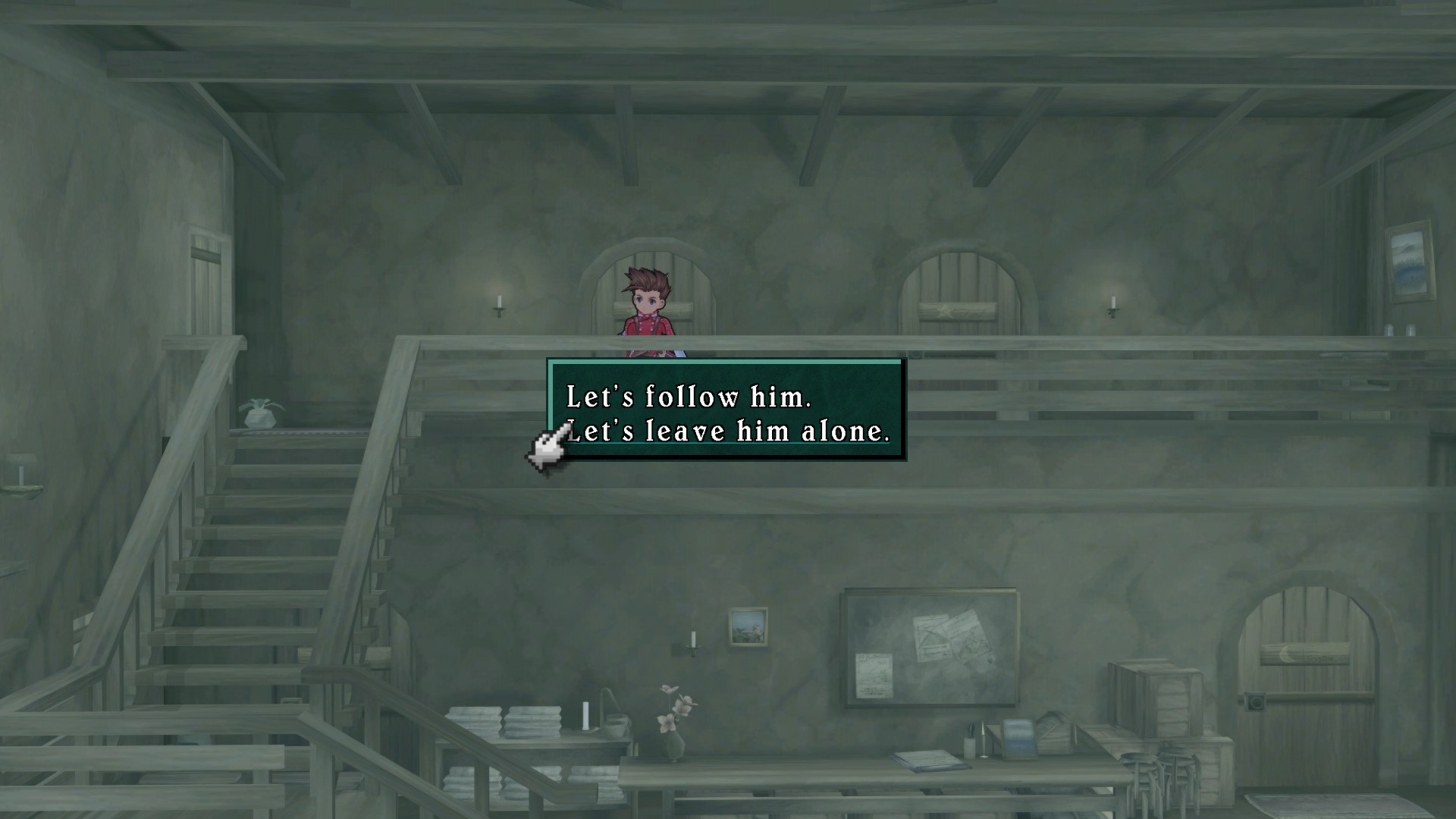Choose "Let's follow him." dialogue option
Screen dimensions: 1456x819
pos(689,397)
